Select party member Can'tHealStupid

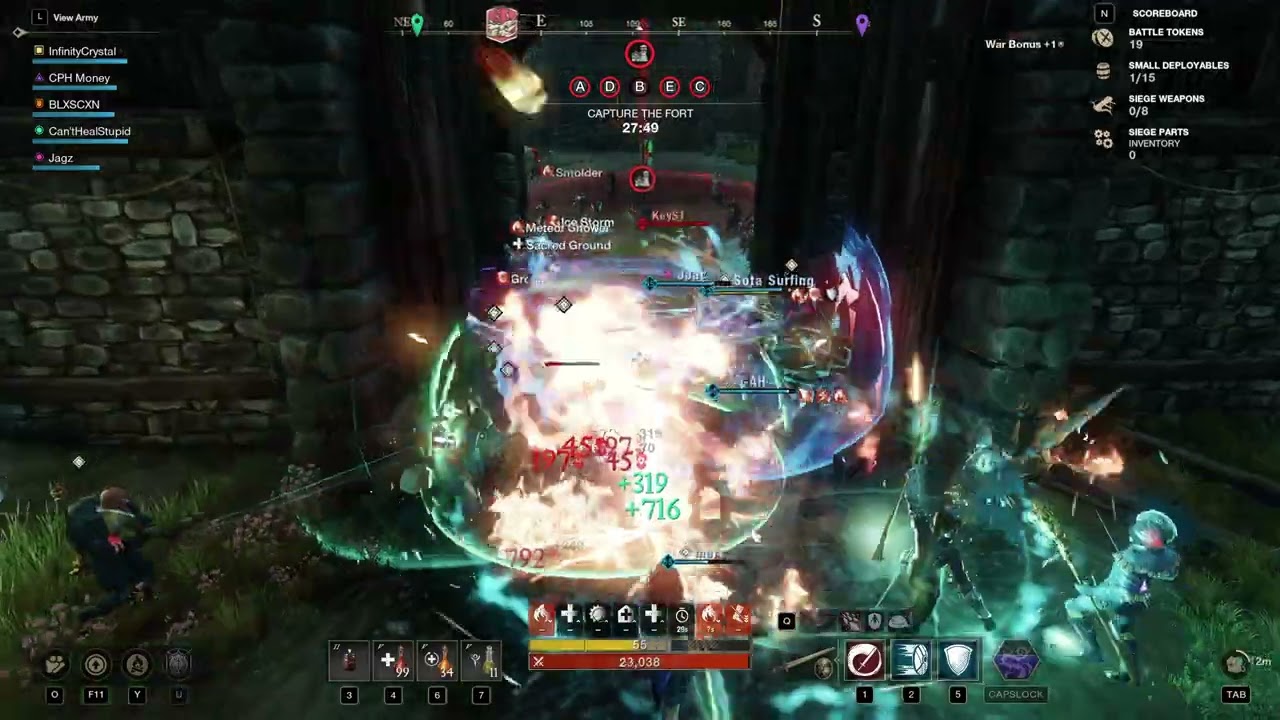pos(89,131)
